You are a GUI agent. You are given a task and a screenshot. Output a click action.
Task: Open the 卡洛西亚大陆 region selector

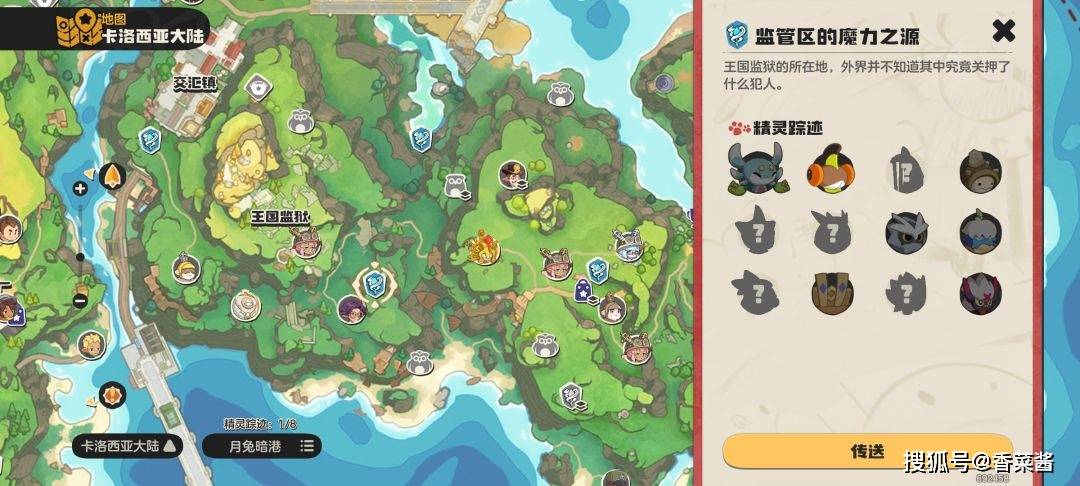pos(129,445)
